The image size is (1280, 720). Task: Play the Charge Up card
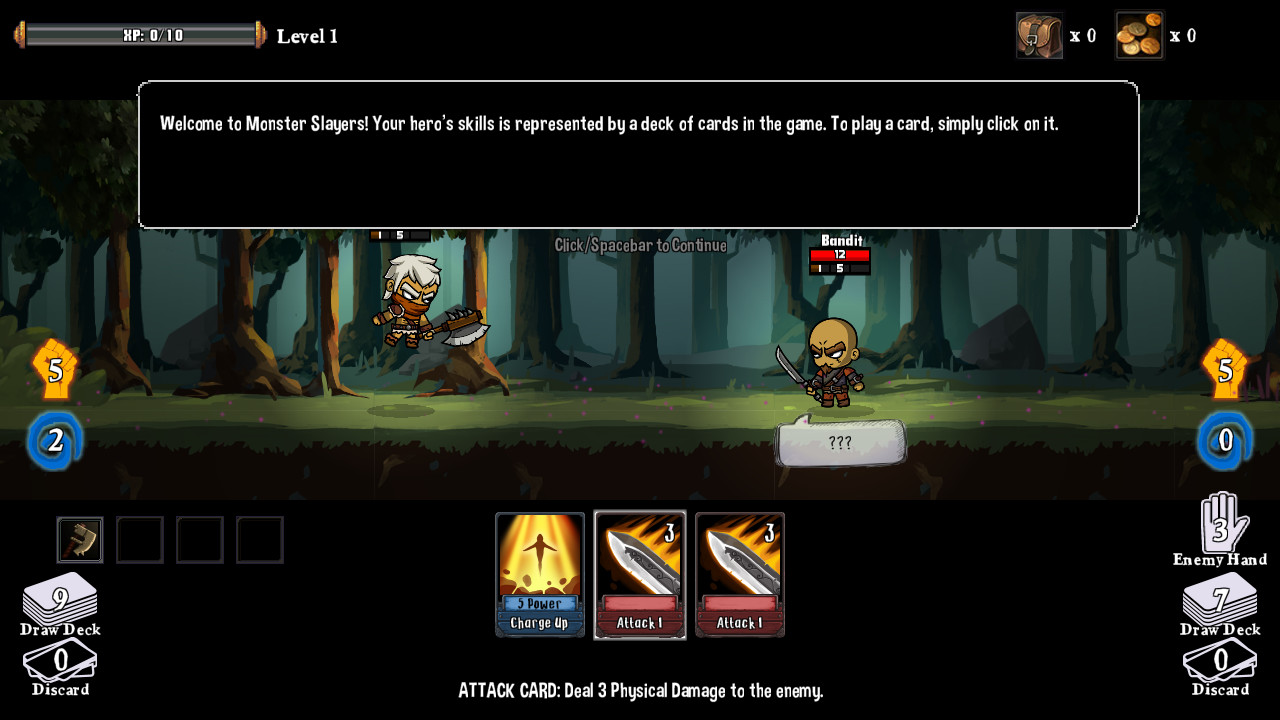coord(540,573)
